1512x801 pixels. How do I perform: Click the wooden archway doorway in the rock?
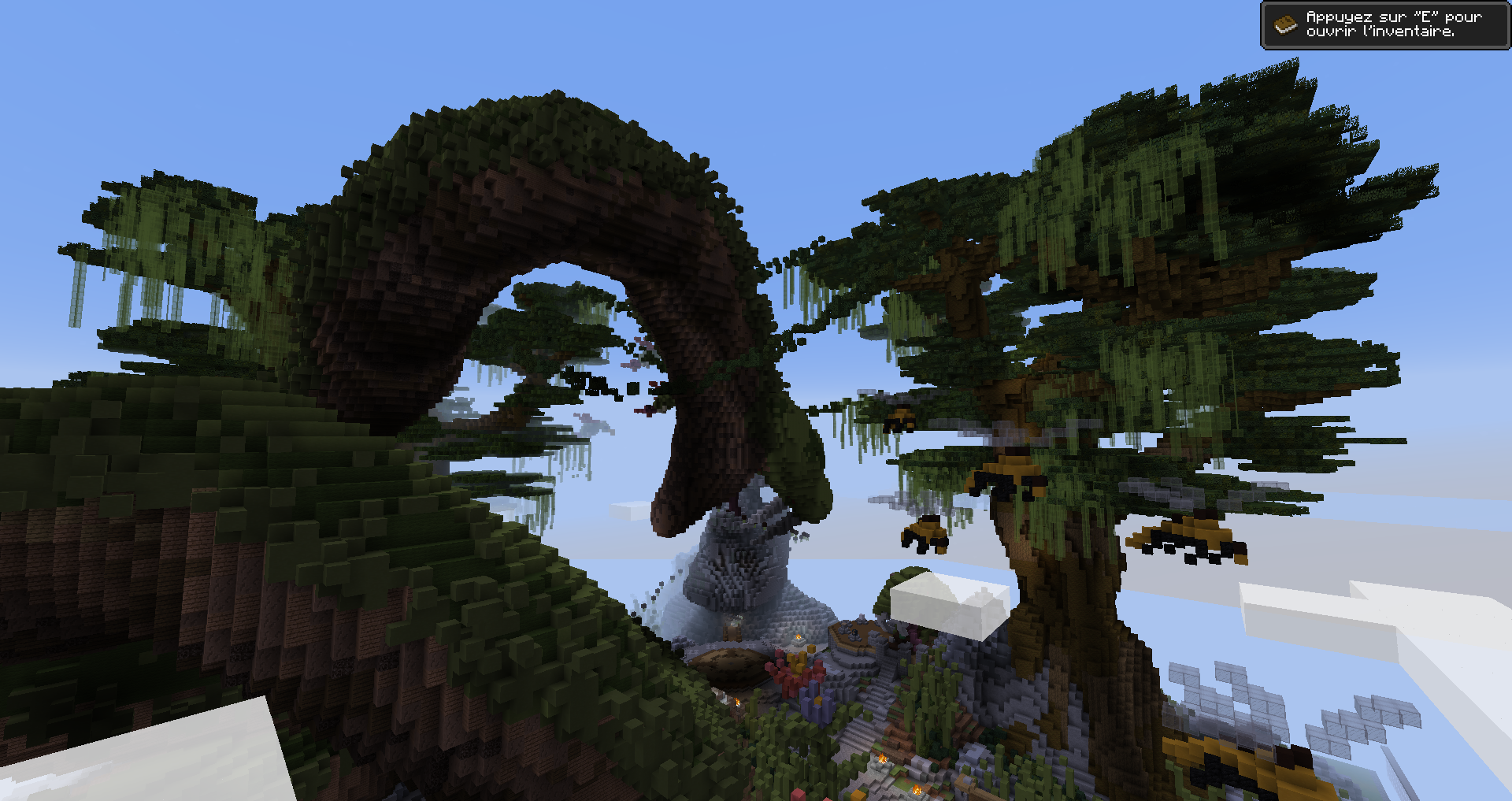tap(732, 630)
